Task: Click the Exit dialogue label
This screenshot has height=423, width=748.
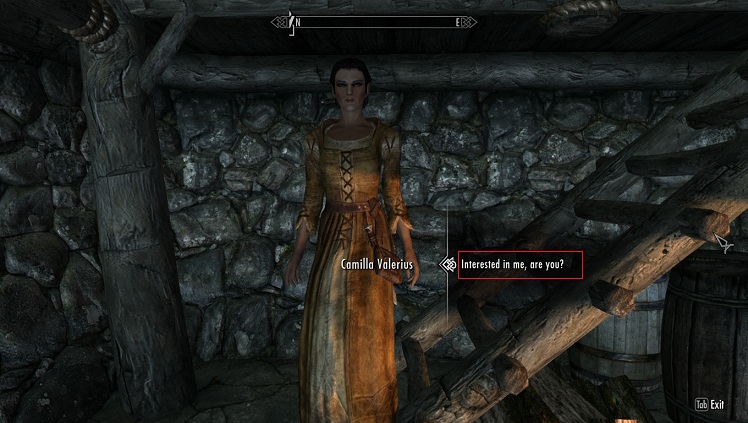Action: point(717,405)
